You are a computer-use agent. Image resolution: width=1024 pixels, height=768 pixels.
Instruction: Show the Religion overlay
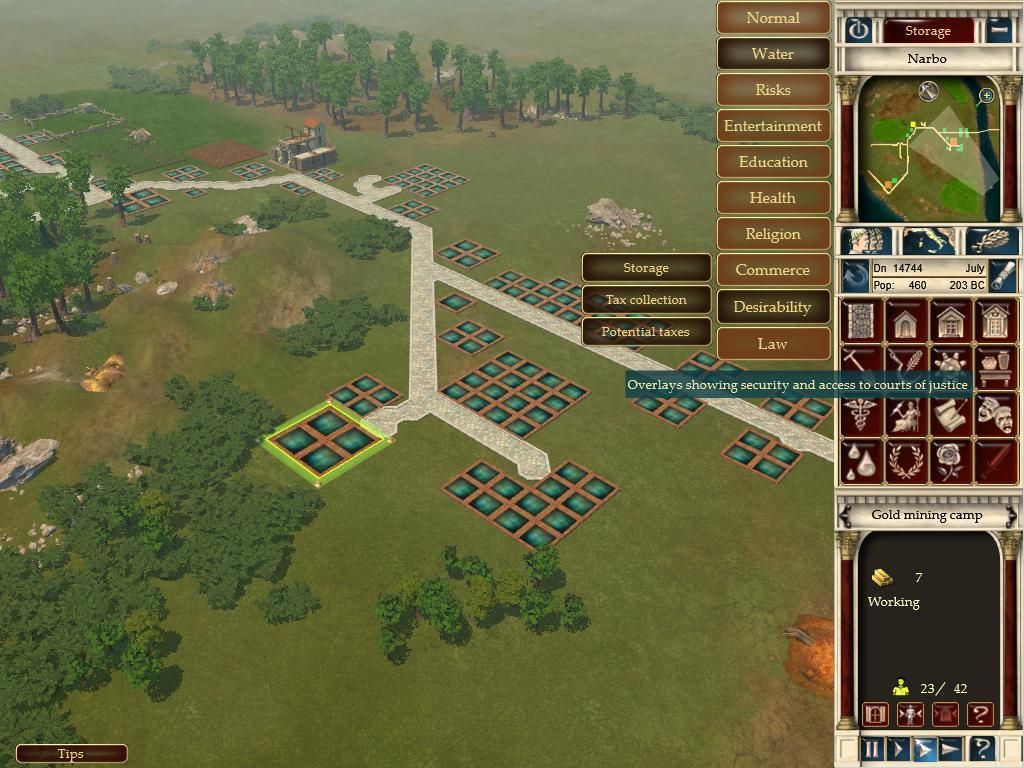click(x=773, y=234)
